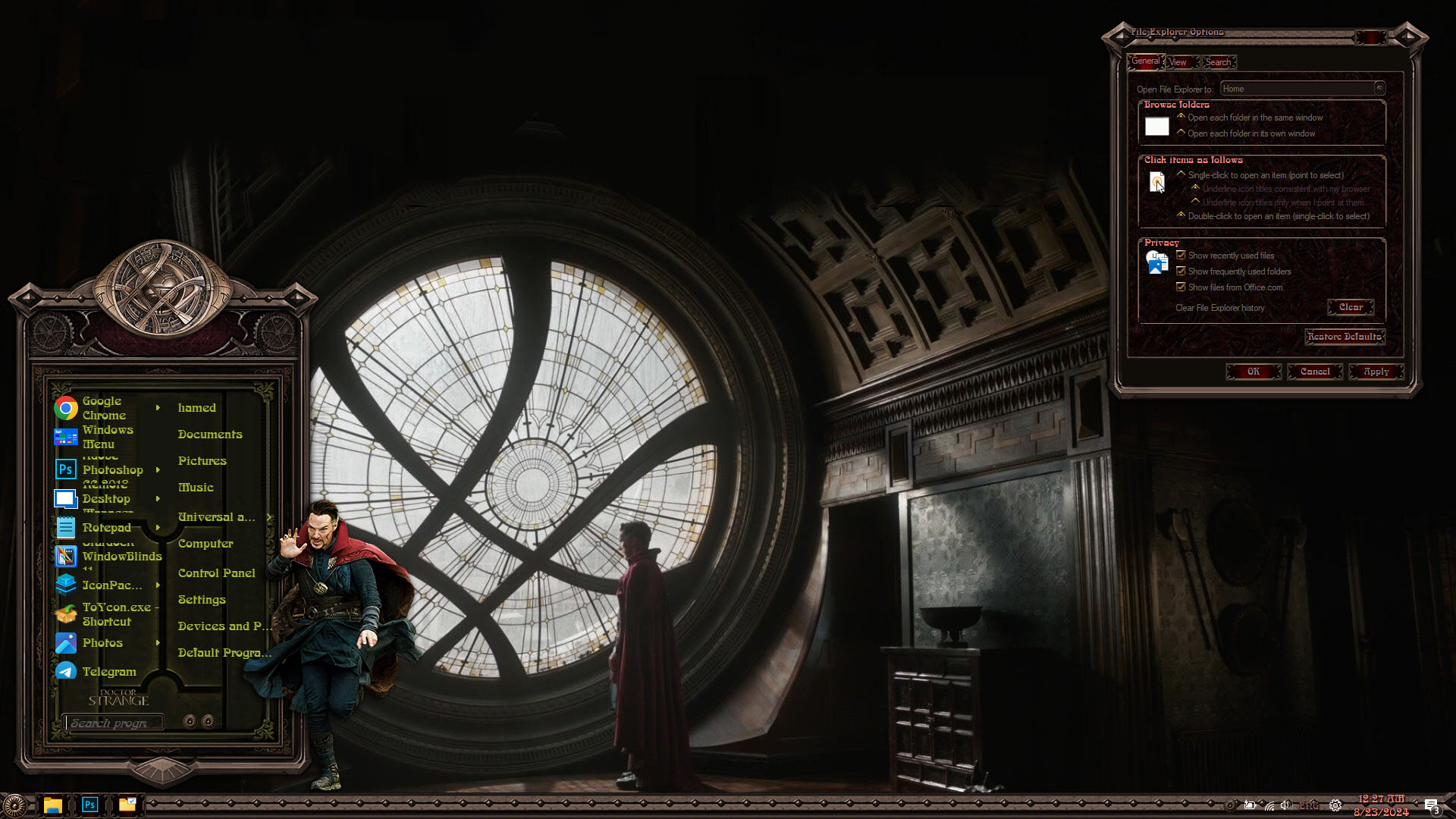Open the 'Open File Explorer to' dropdown
This screenshot has height=819, width=1456.
pos(1379,89)
